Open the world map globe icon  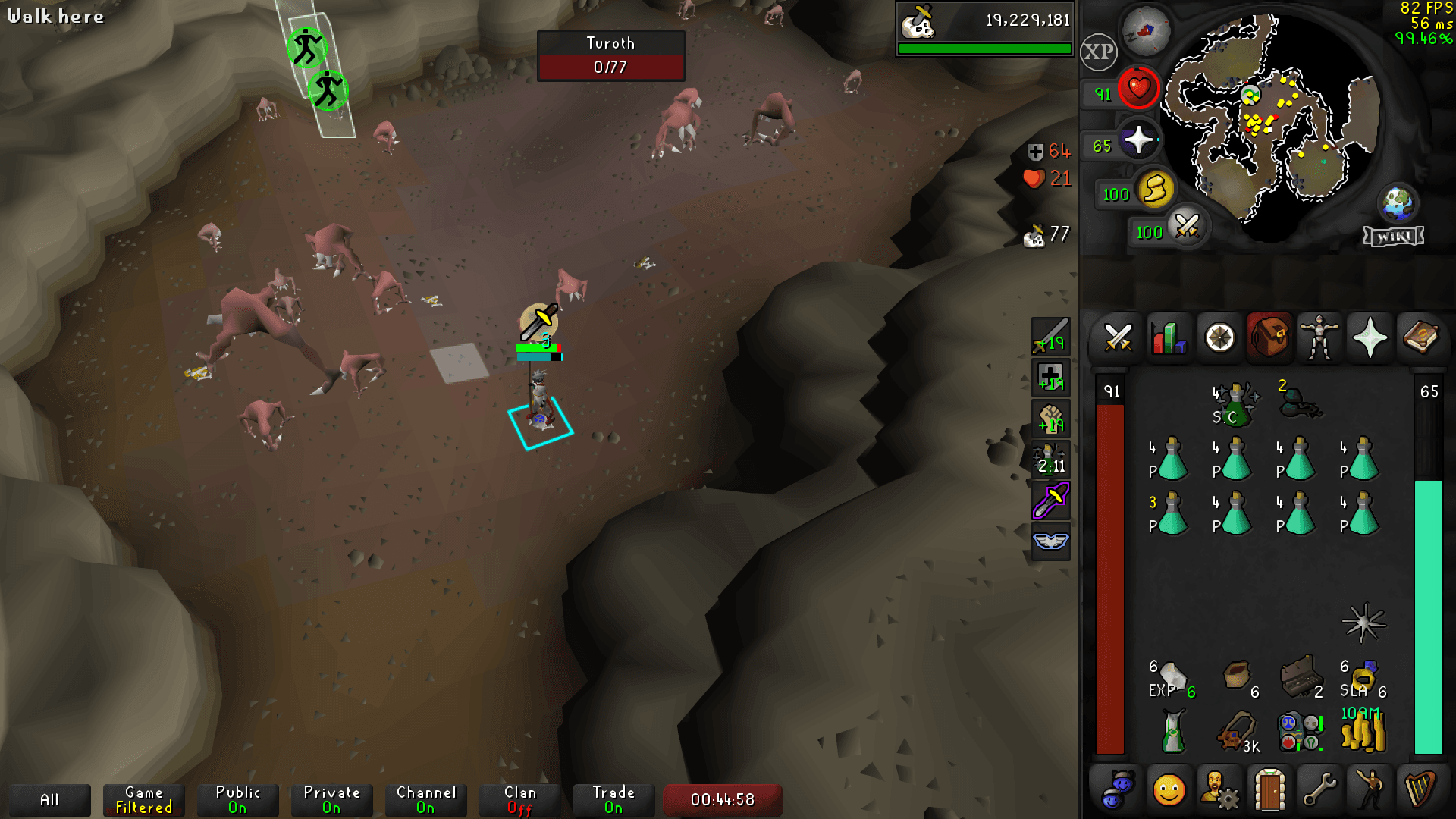coord(1399,202)
